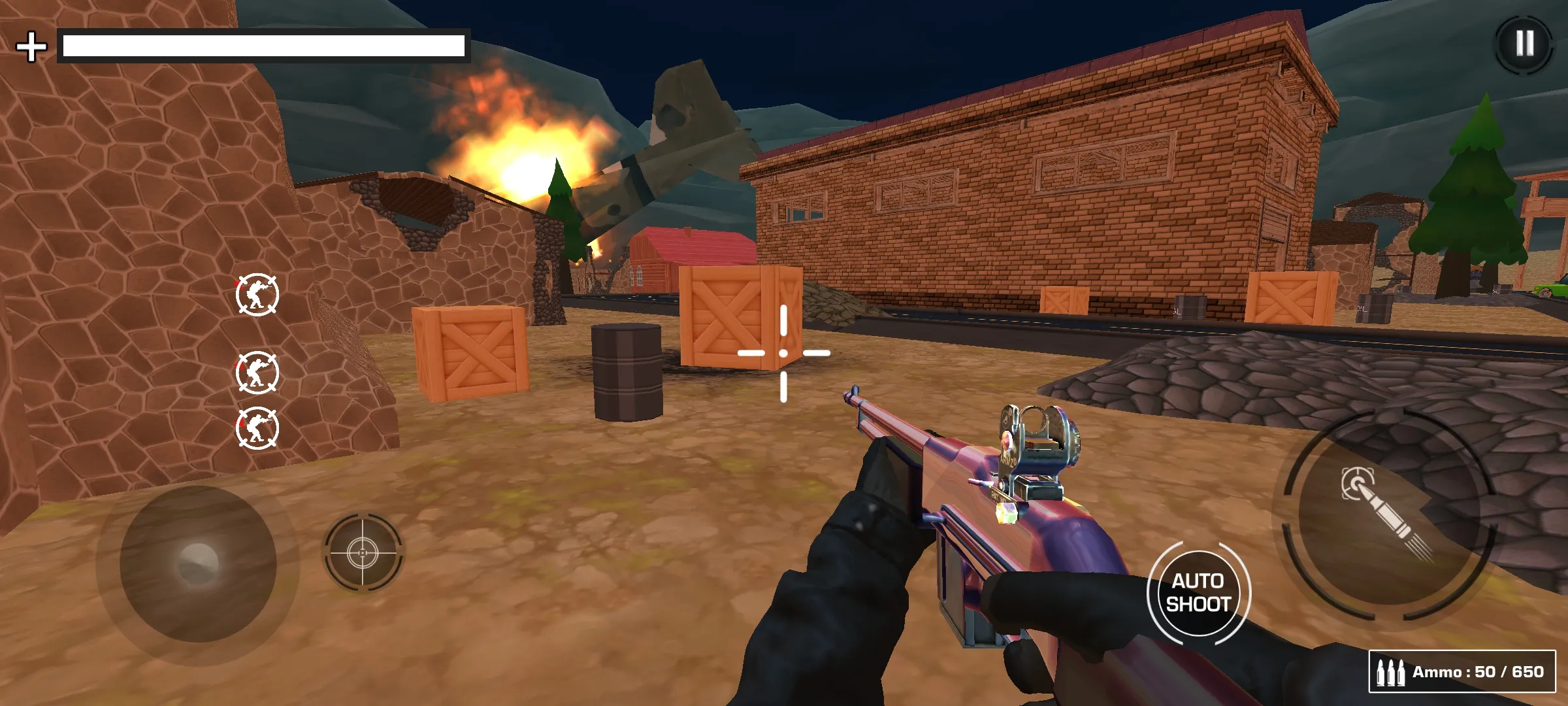Open the pause menu

click(x=1522, y=44)
